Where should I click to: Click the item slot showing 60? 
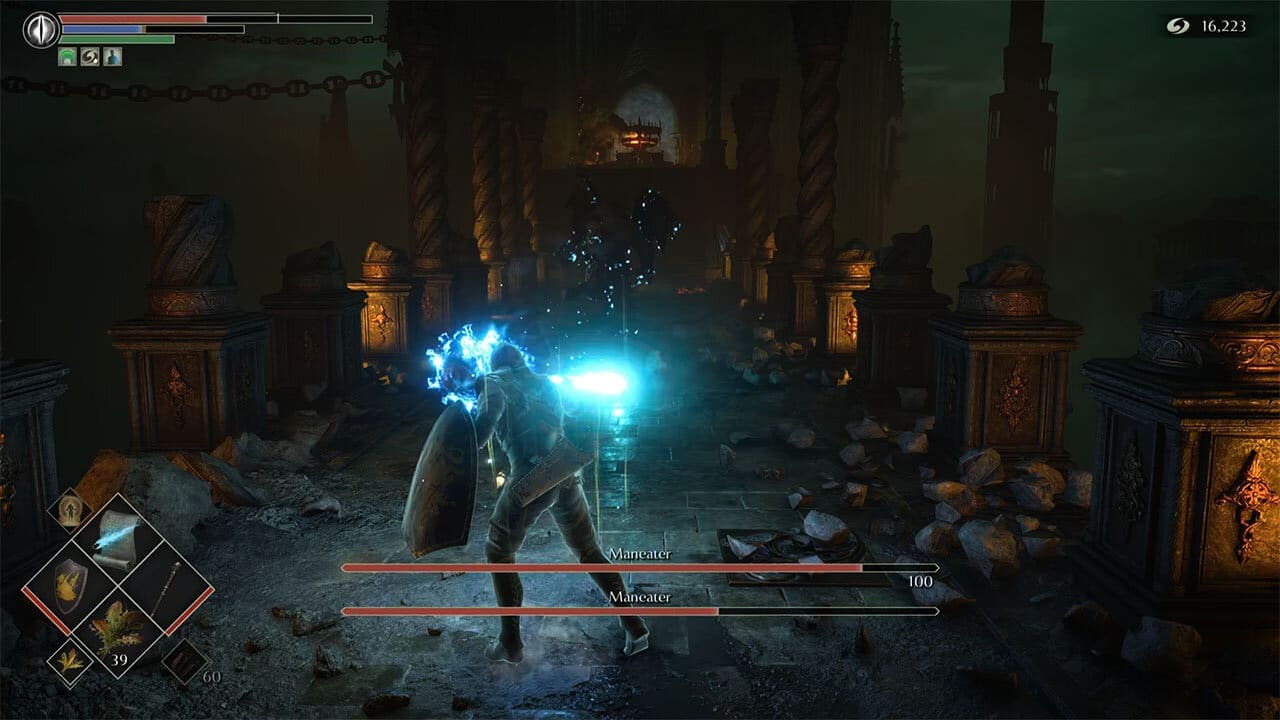(x=185, y=660)
